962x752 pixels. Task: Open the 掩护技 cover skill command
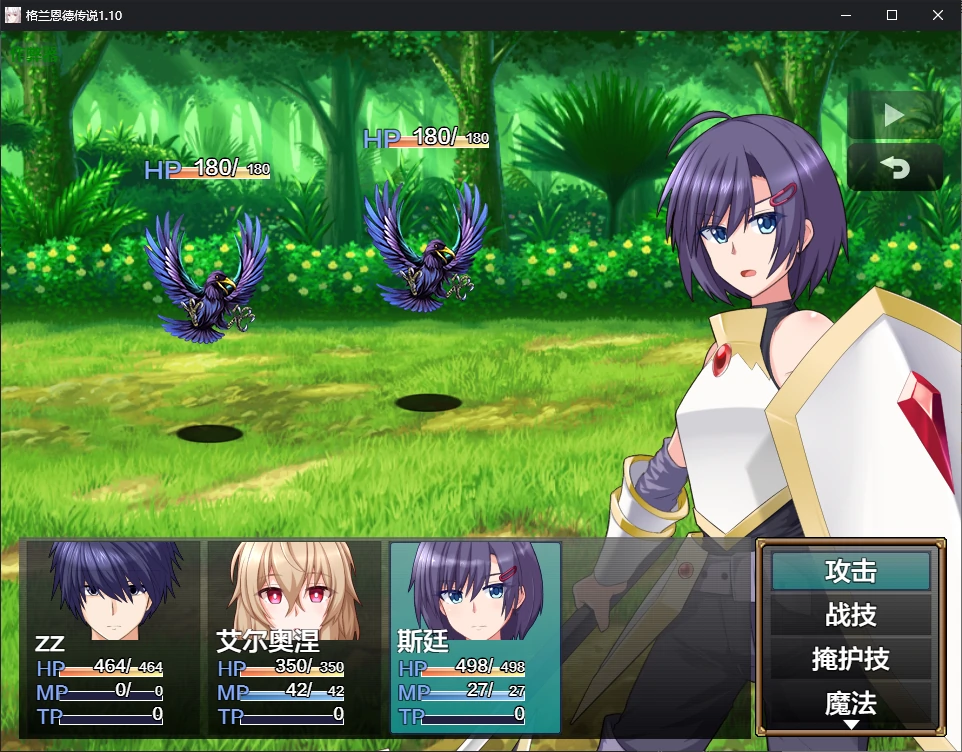pos(850,659)
